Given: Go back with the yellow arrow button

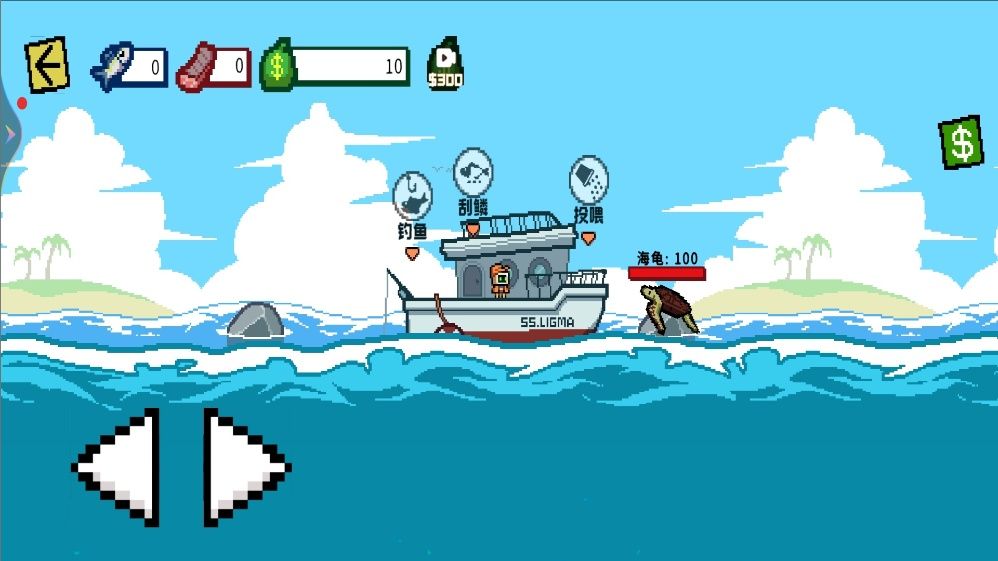Looking at the screenshot, I should point(46,65).
